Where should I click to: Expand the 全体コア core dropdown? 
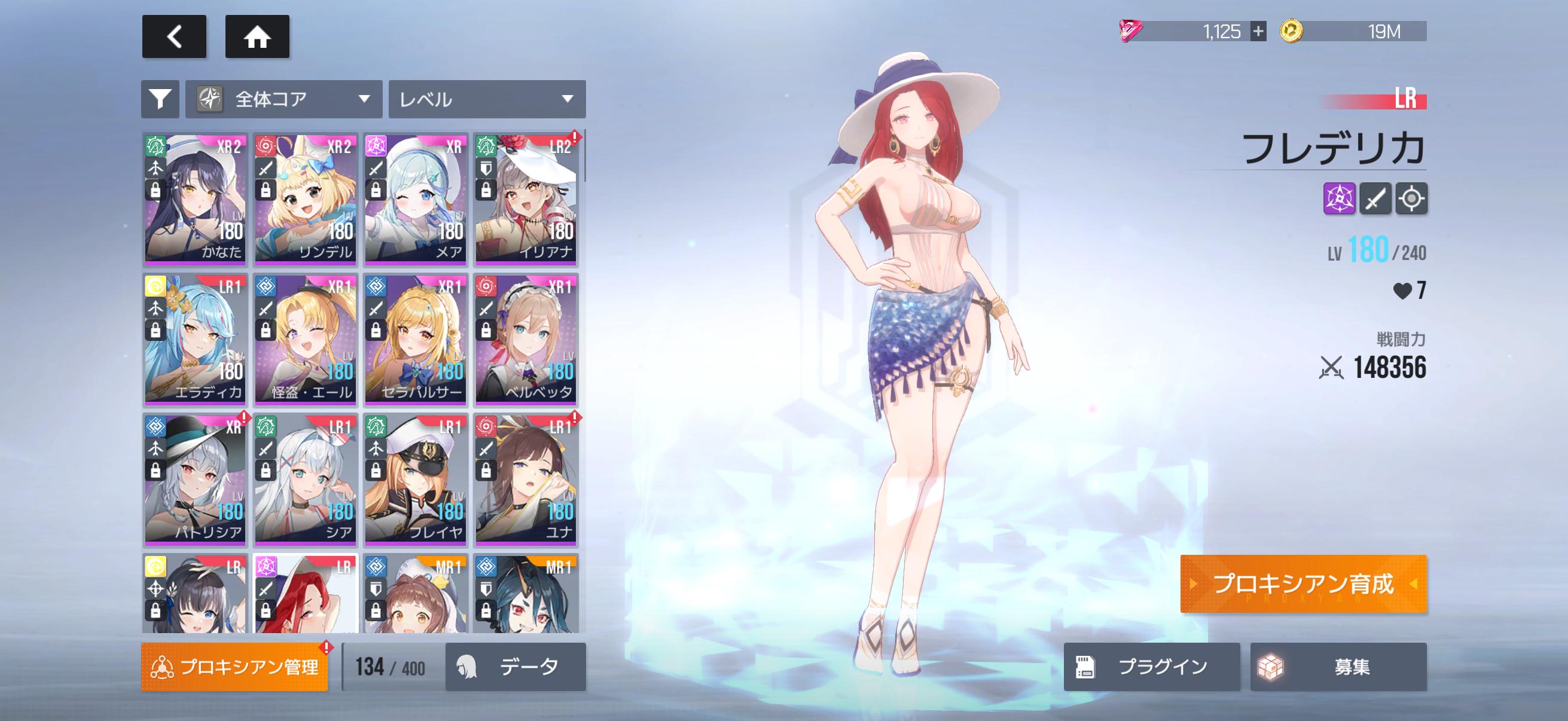click(283, 99)
